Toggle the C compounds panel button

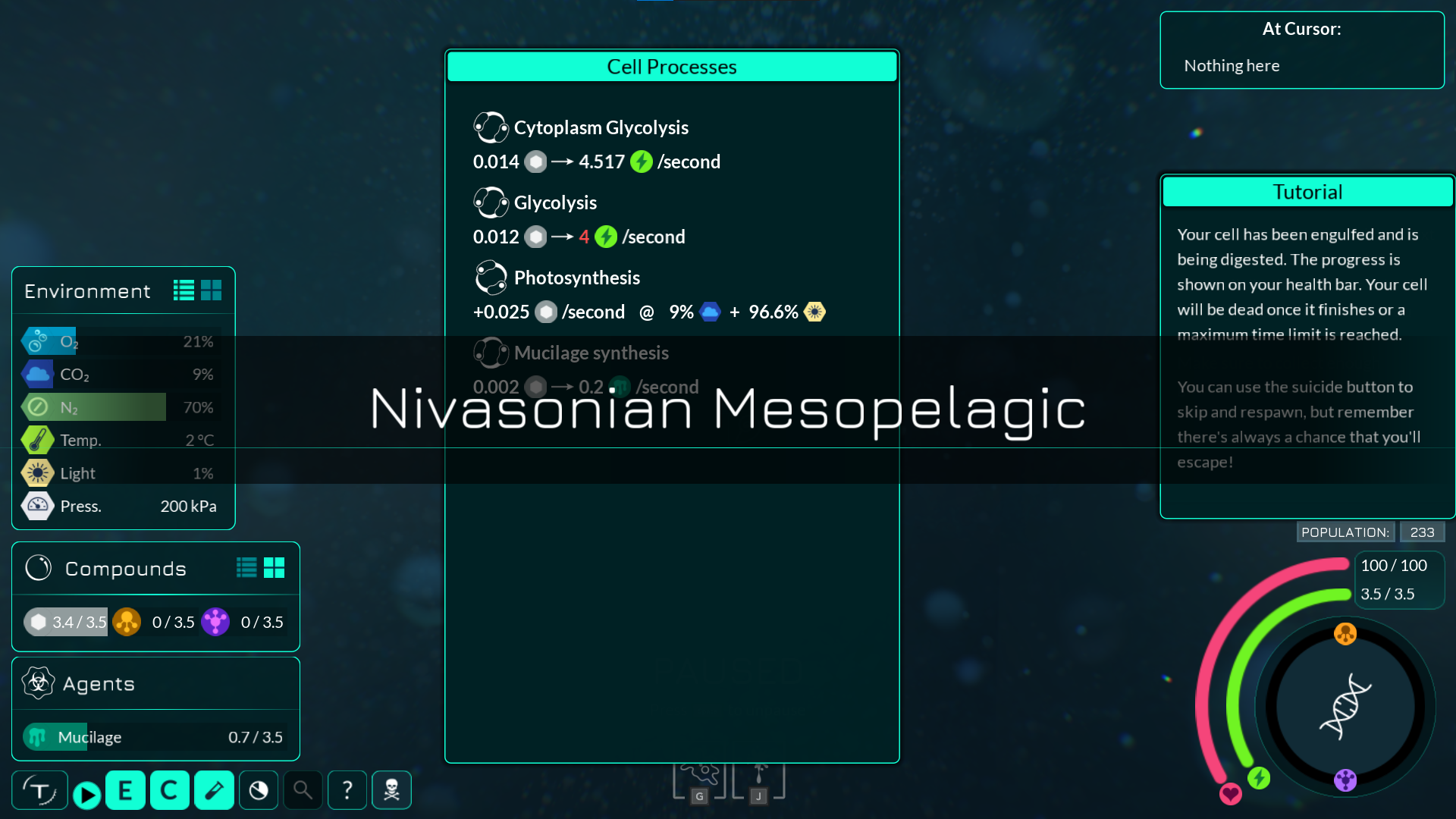[169, 789]
